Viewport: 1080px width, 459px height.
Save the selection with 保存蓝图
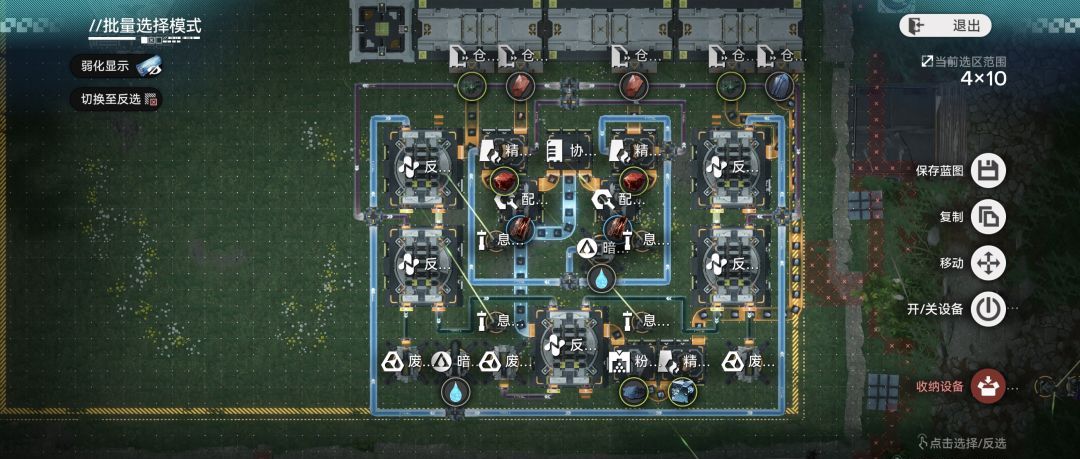pos(987,170)
